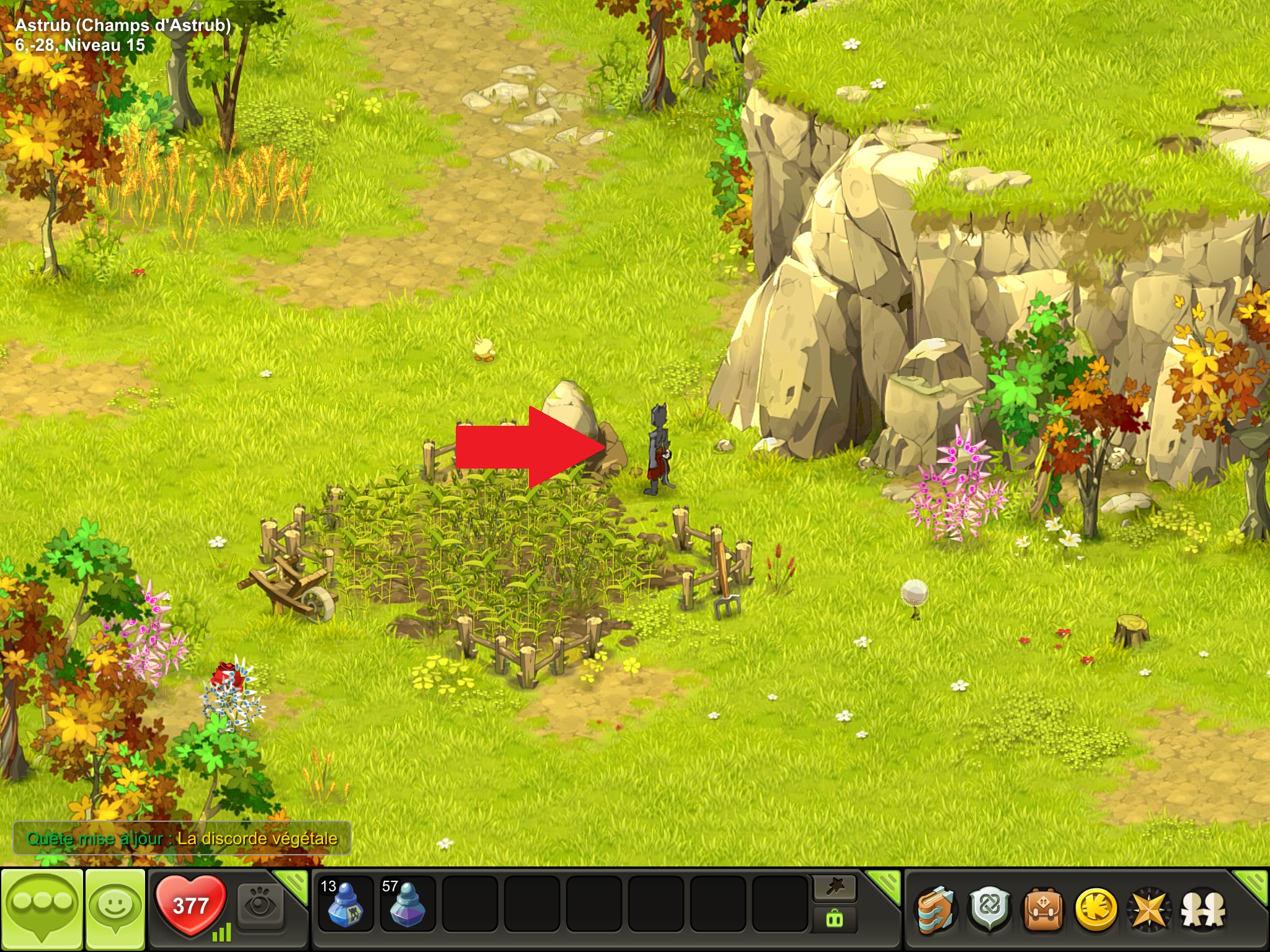Viewport: 1270px width, 952px height.
Task: Open the guild shield emblem menu
Action: [x=990, y=910]
